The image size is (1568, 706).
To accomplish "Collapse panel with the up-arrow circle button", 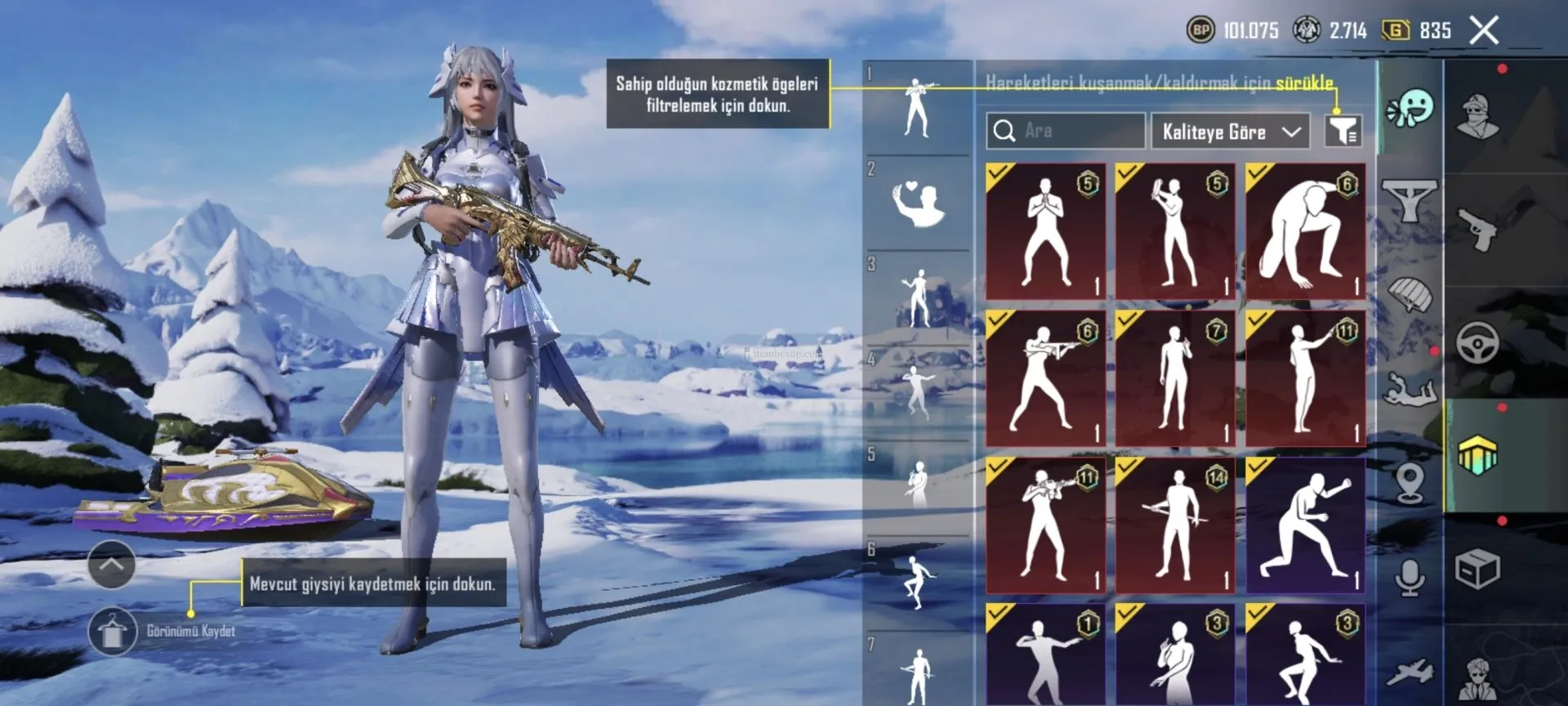I will tap(112, 564).
